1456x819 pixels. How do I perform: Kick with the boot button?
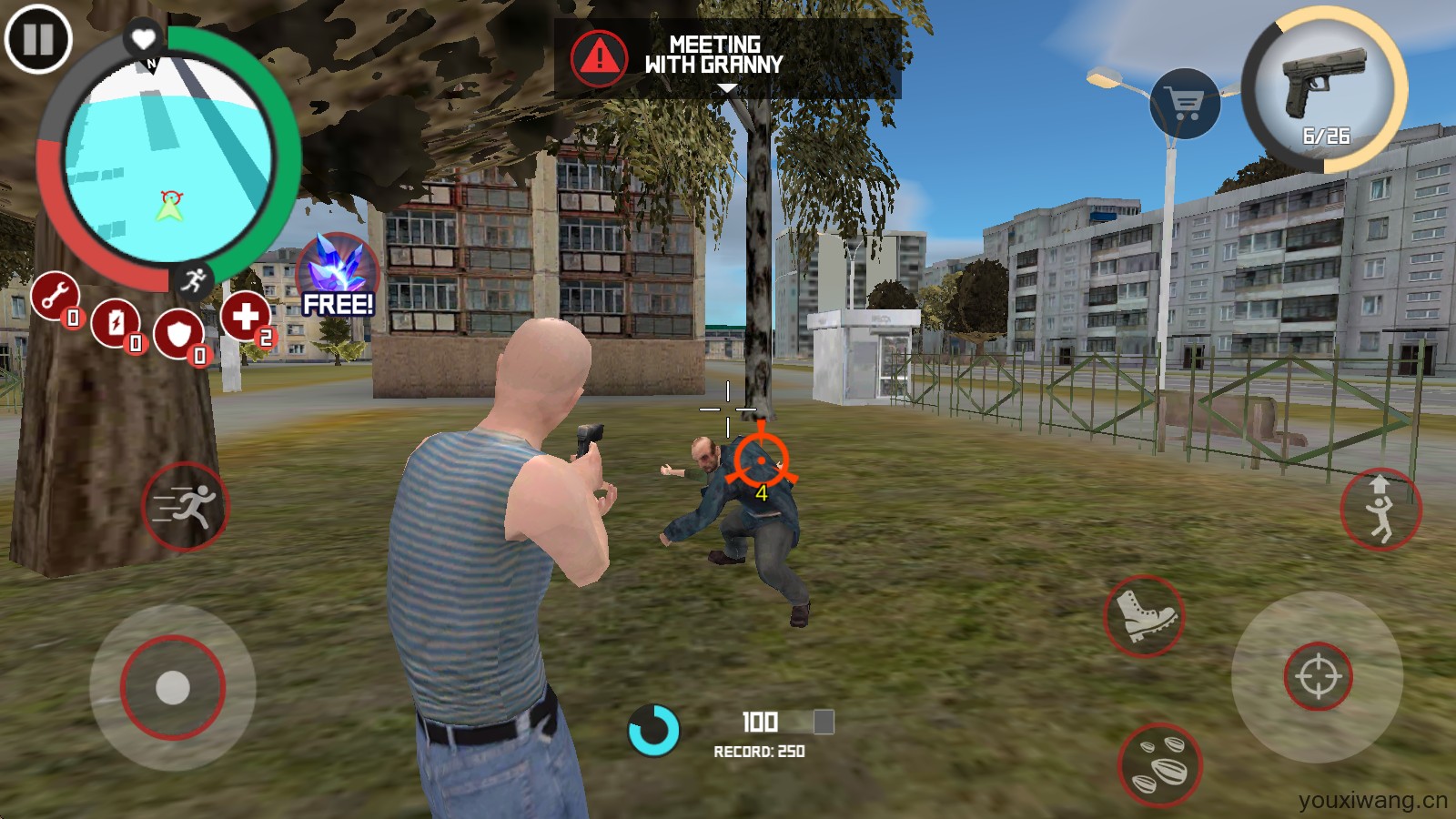pyautogui.click(x=1144, y=616)
